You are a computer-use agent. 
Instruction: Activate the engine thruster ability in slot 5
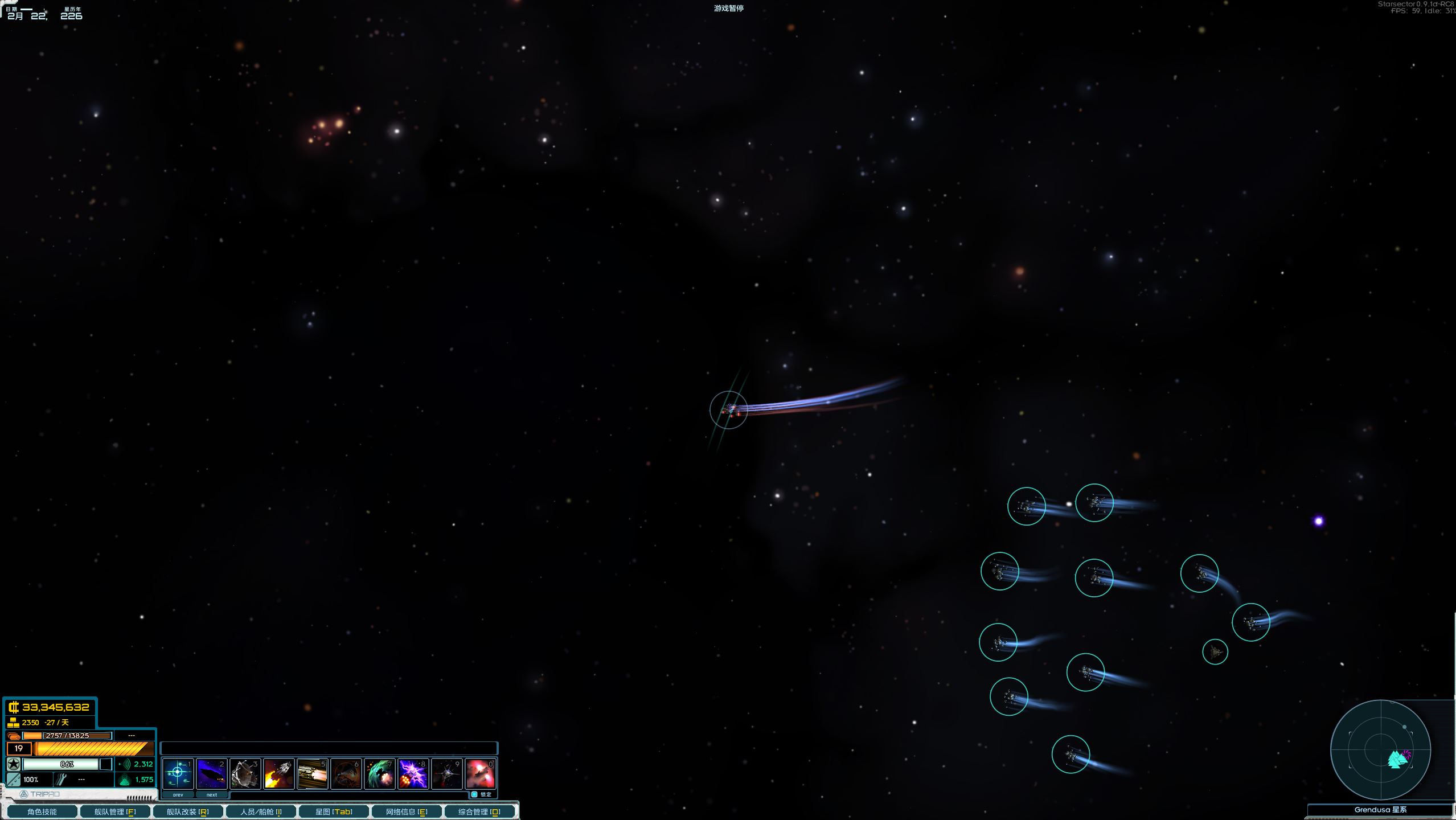click(312, 773)
